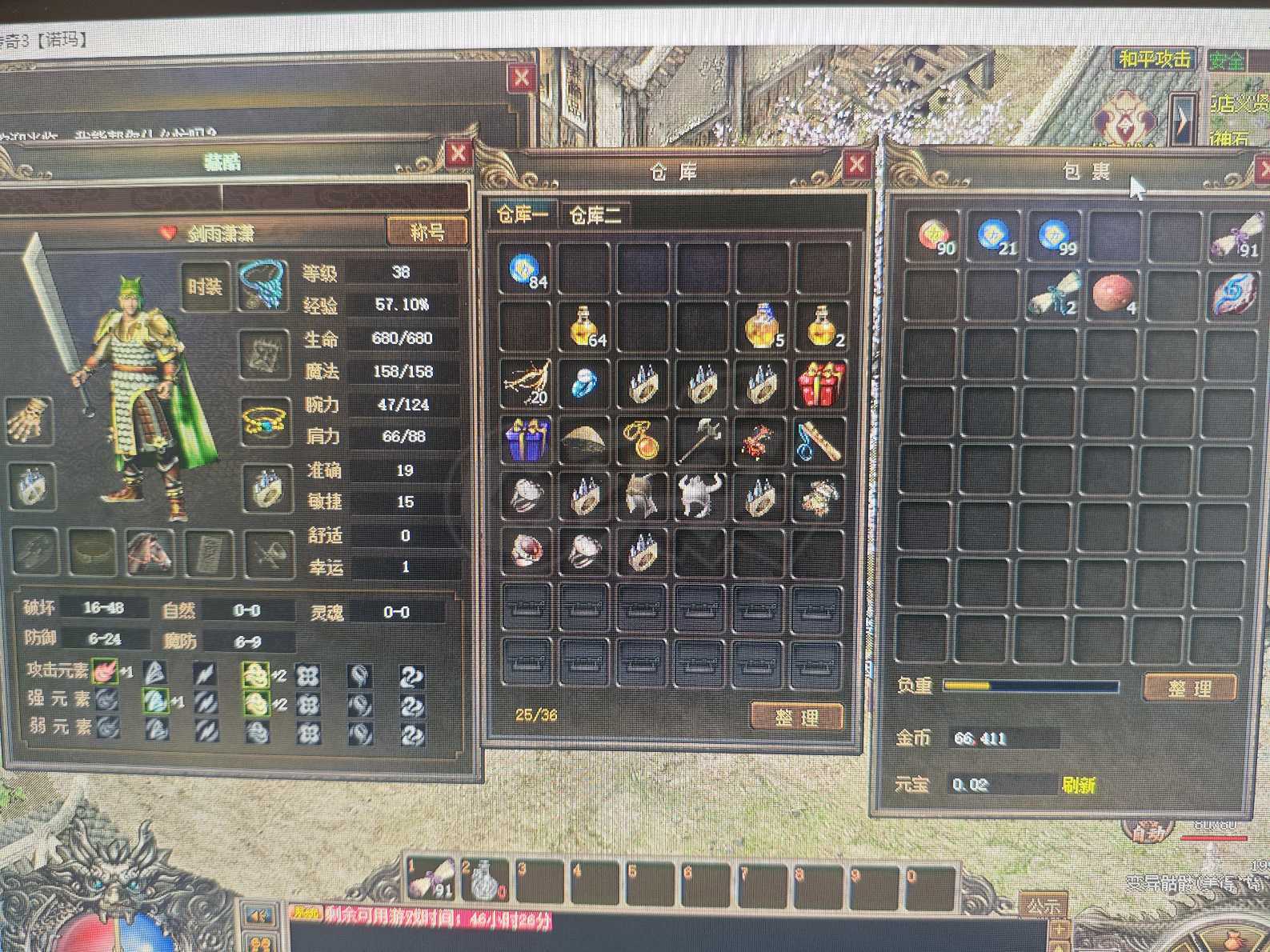Pick the blue gift box in warehouse
The height and width of the screenshot is (952, 1270).
click(x=525, y=439)
